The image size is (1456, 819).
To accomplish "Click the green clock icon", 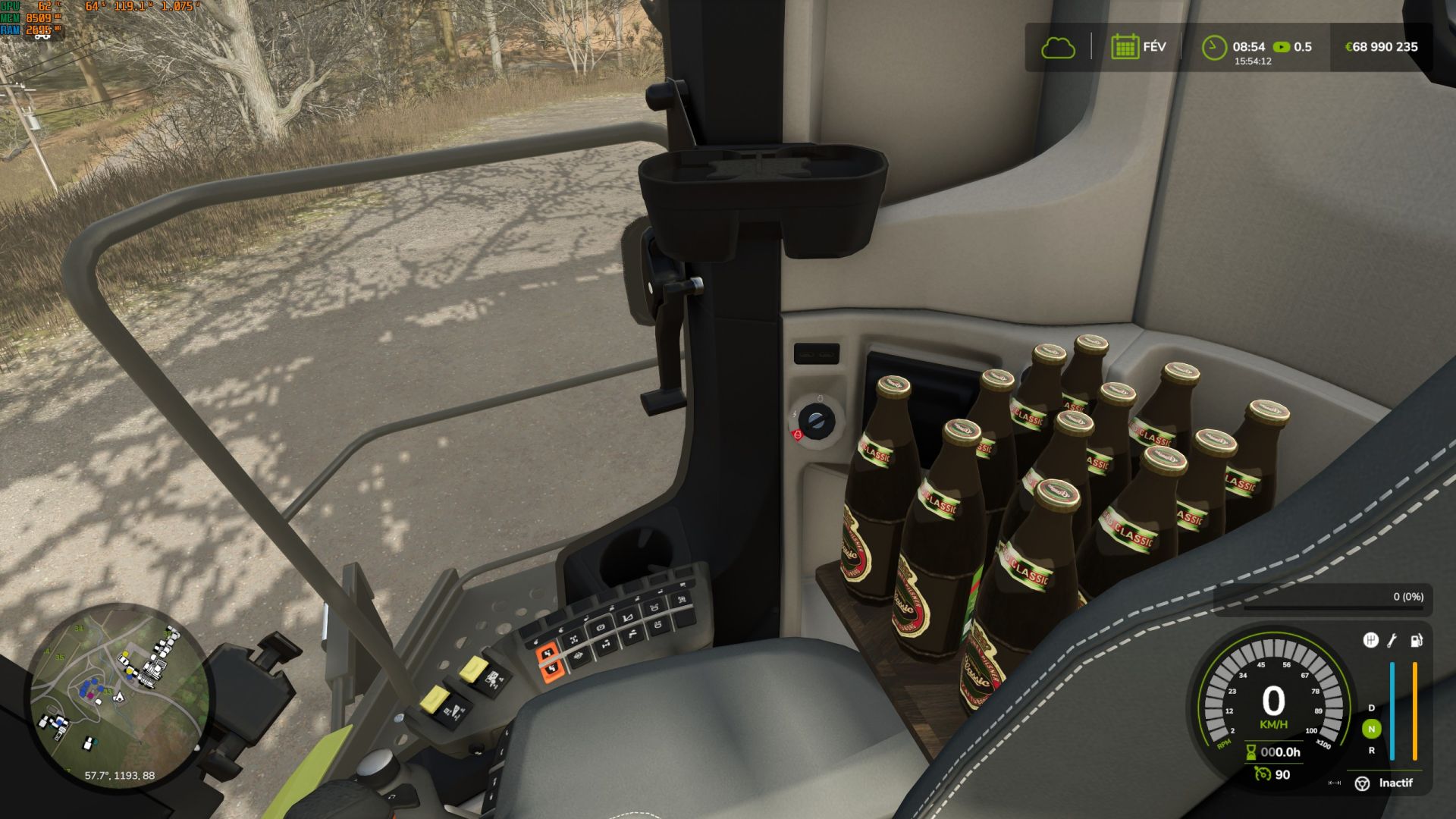I will point(1214,48).
